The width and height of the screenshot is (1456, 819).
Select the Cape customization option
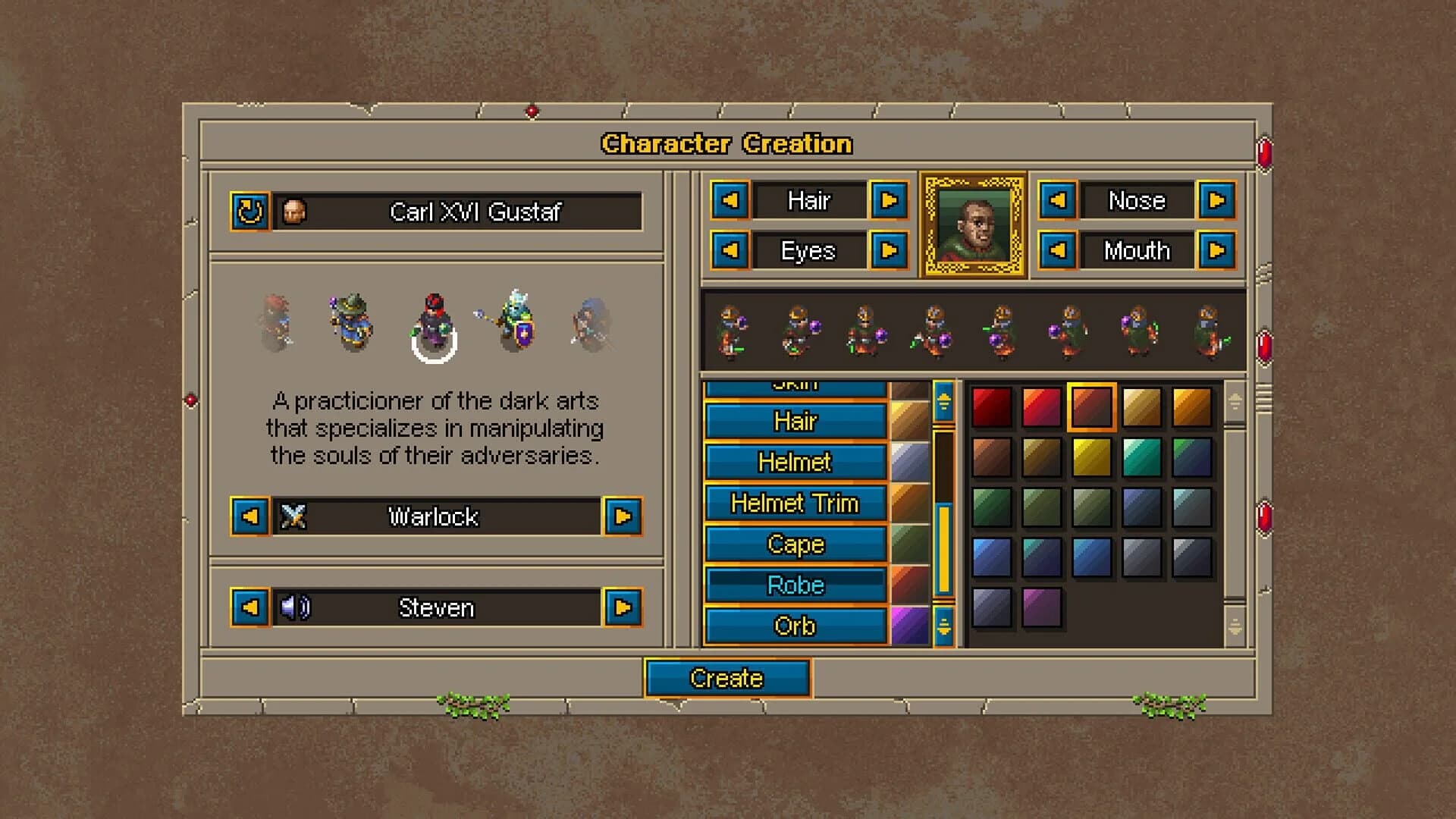795,544
